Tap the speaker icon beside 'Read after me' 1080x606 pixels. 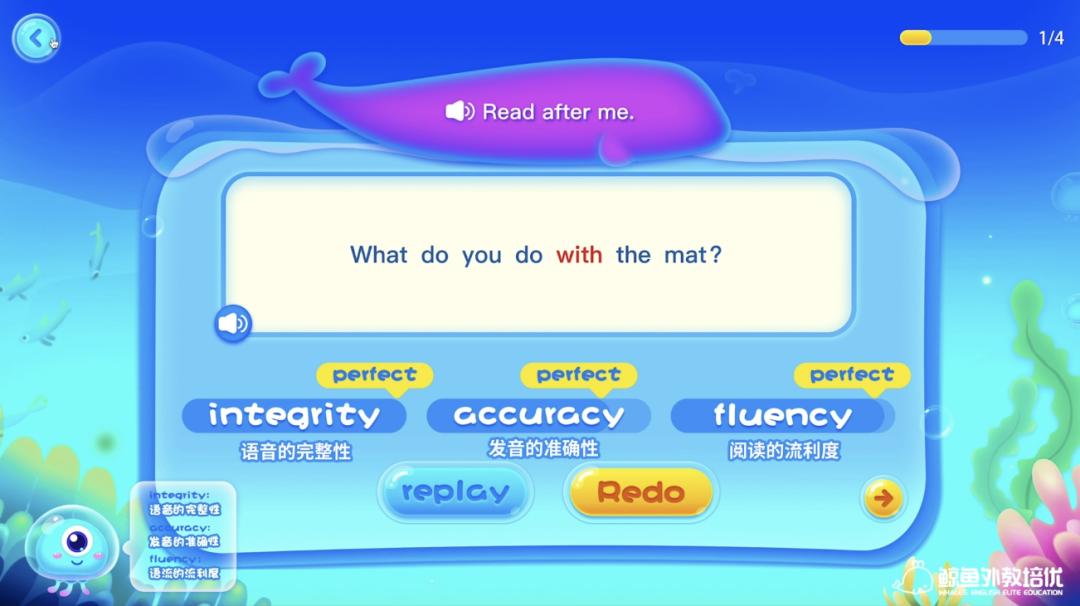460,112
